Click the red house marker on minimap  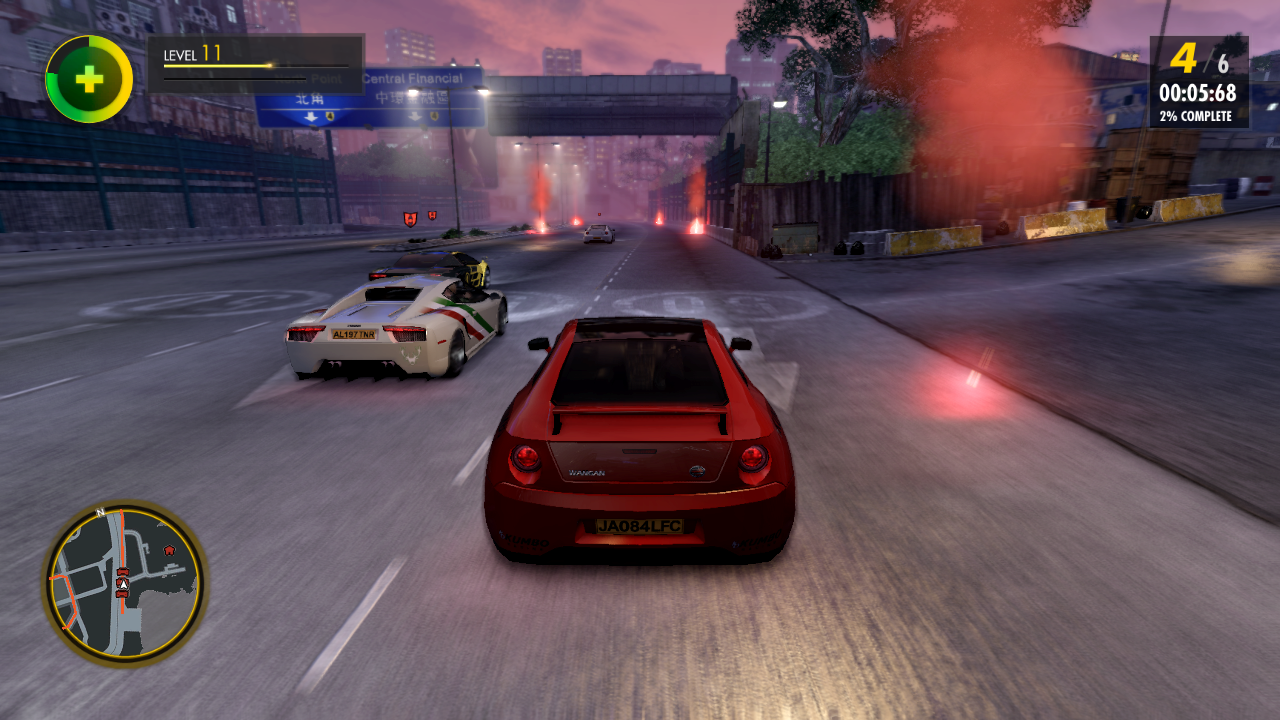pos(169,549)
